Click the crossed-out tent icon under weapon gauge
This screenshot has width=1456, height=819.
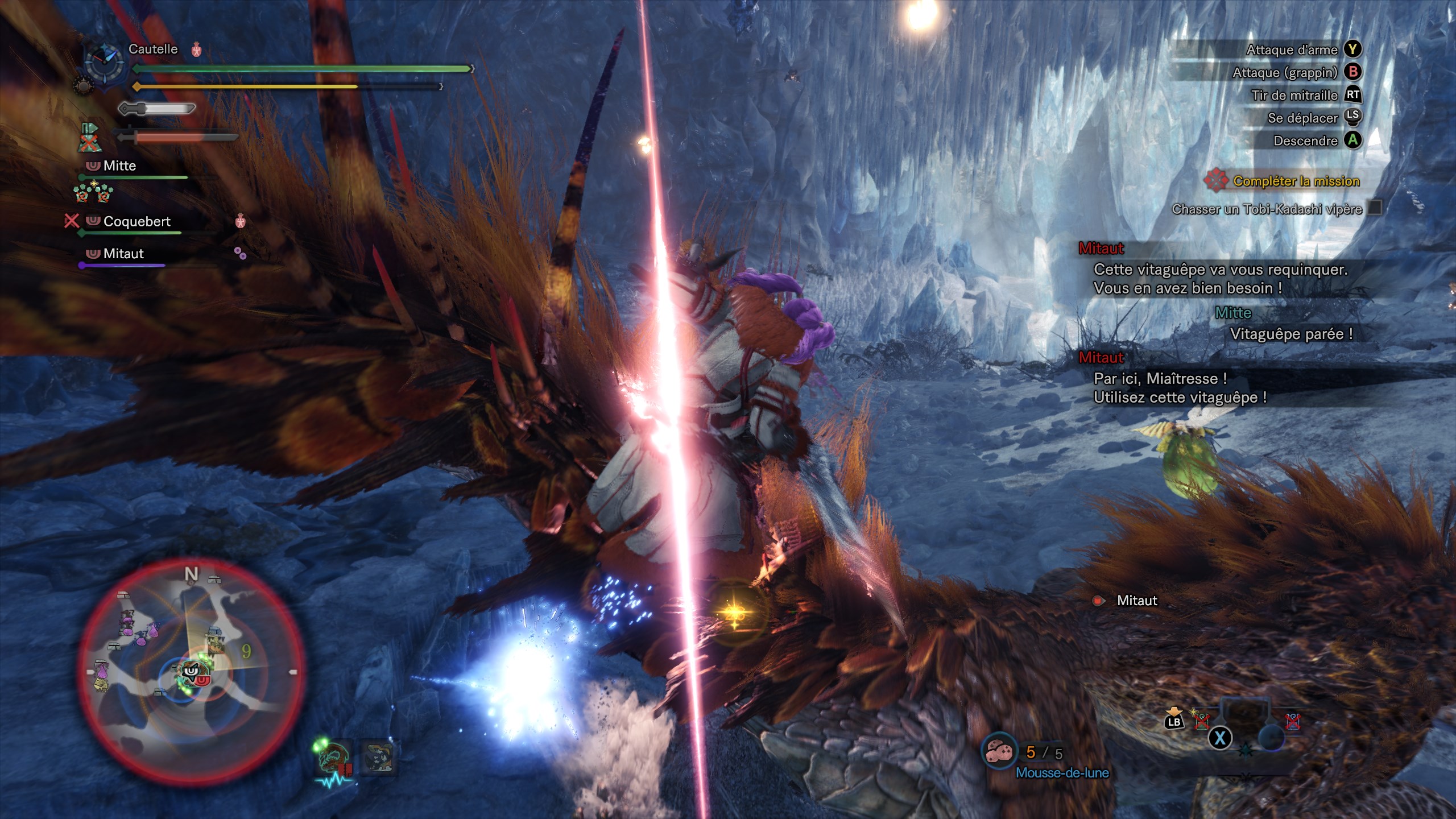click(88, 138)
